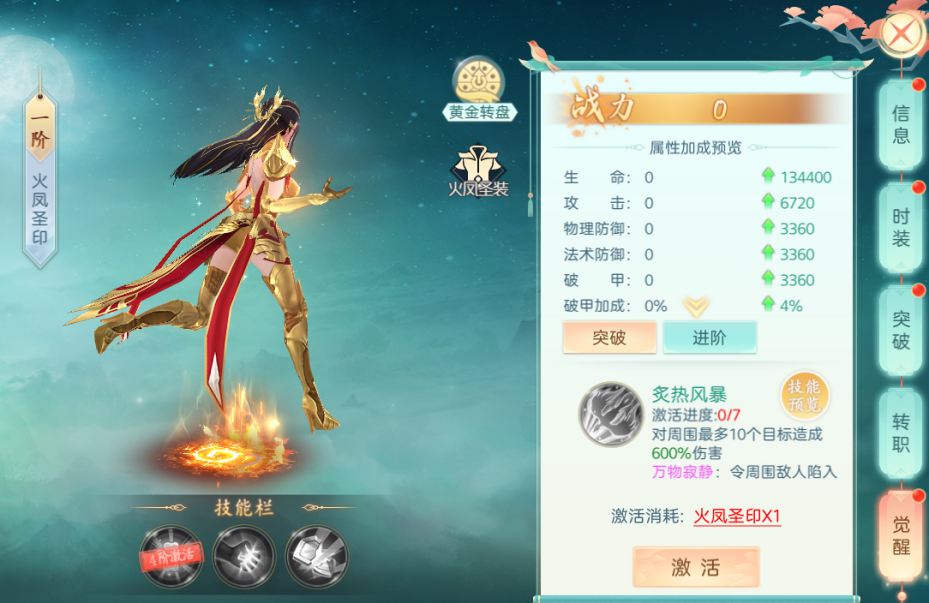929x603 pixels.
Task: Switch to the 信息 tab
Action: click(901, 124)
